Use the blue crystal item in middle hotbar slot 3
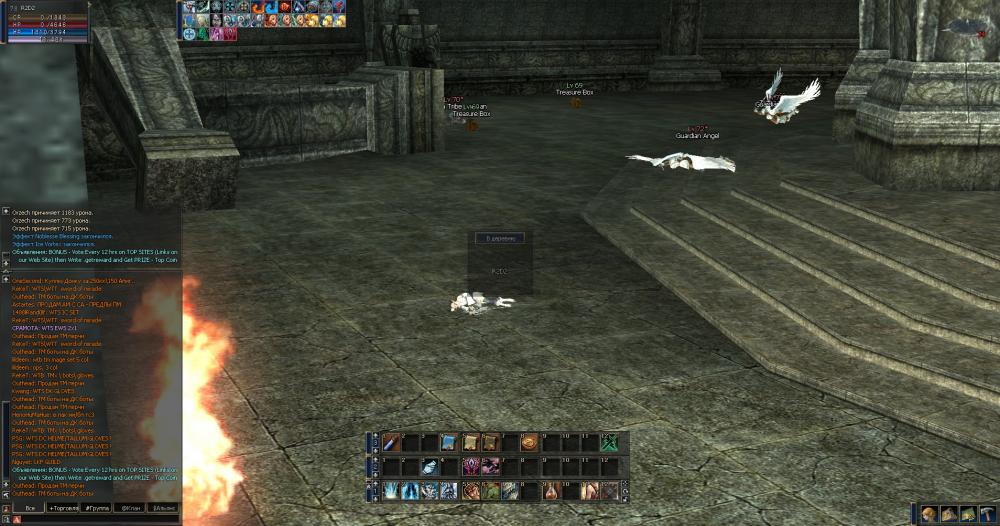The height and width of the screenshot is (526, 1000). coord(429,466)
